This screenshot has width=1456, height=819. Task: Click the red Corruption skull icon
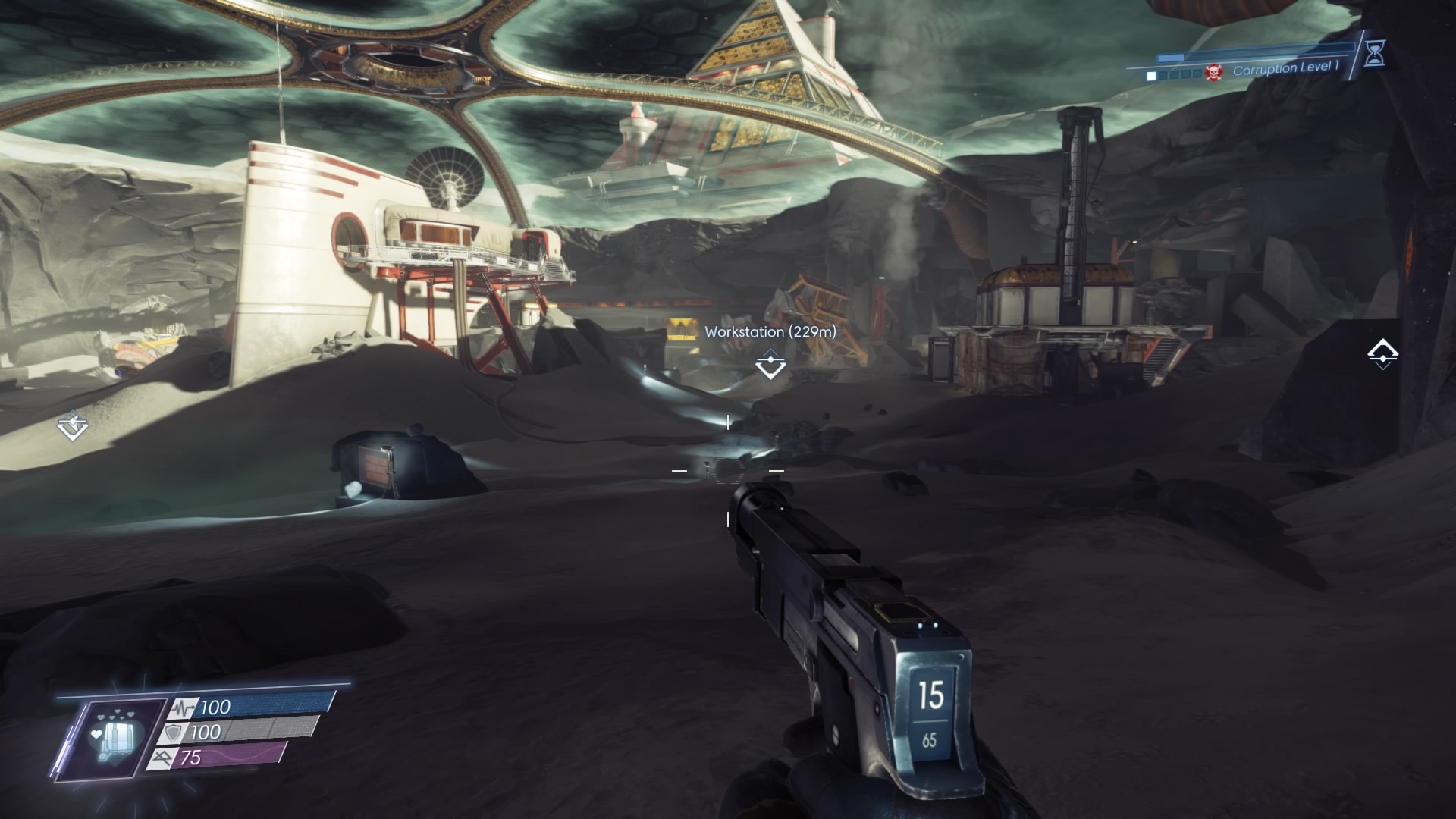[1213, 74]
